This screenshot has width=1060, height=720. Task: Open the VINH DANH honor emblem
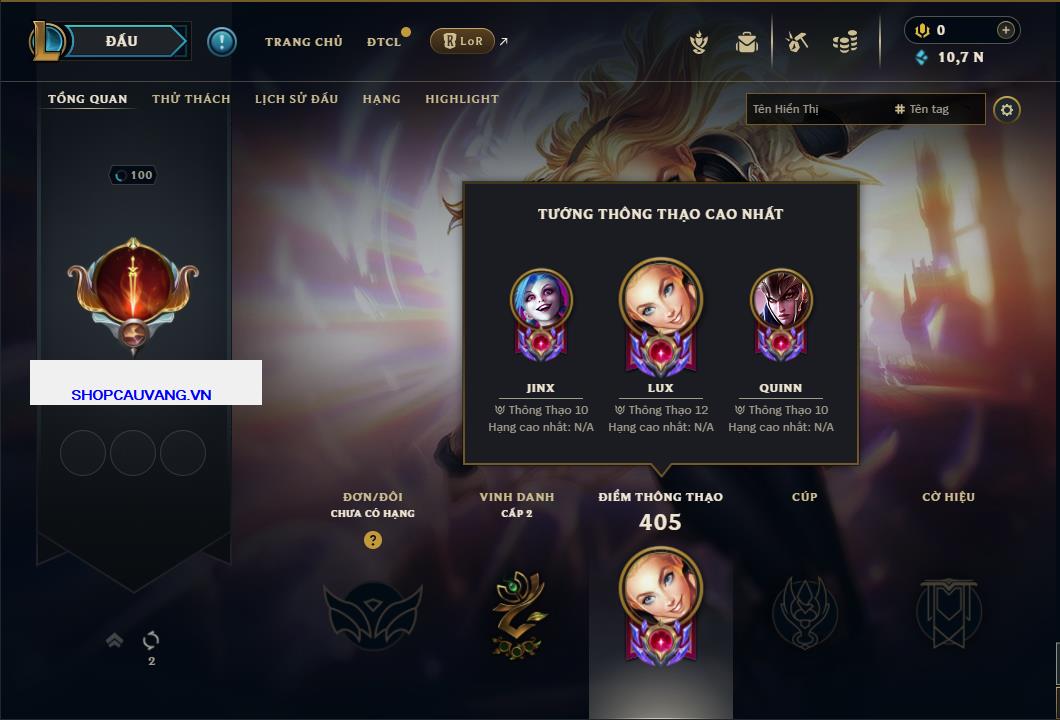[x=517, y=612]
